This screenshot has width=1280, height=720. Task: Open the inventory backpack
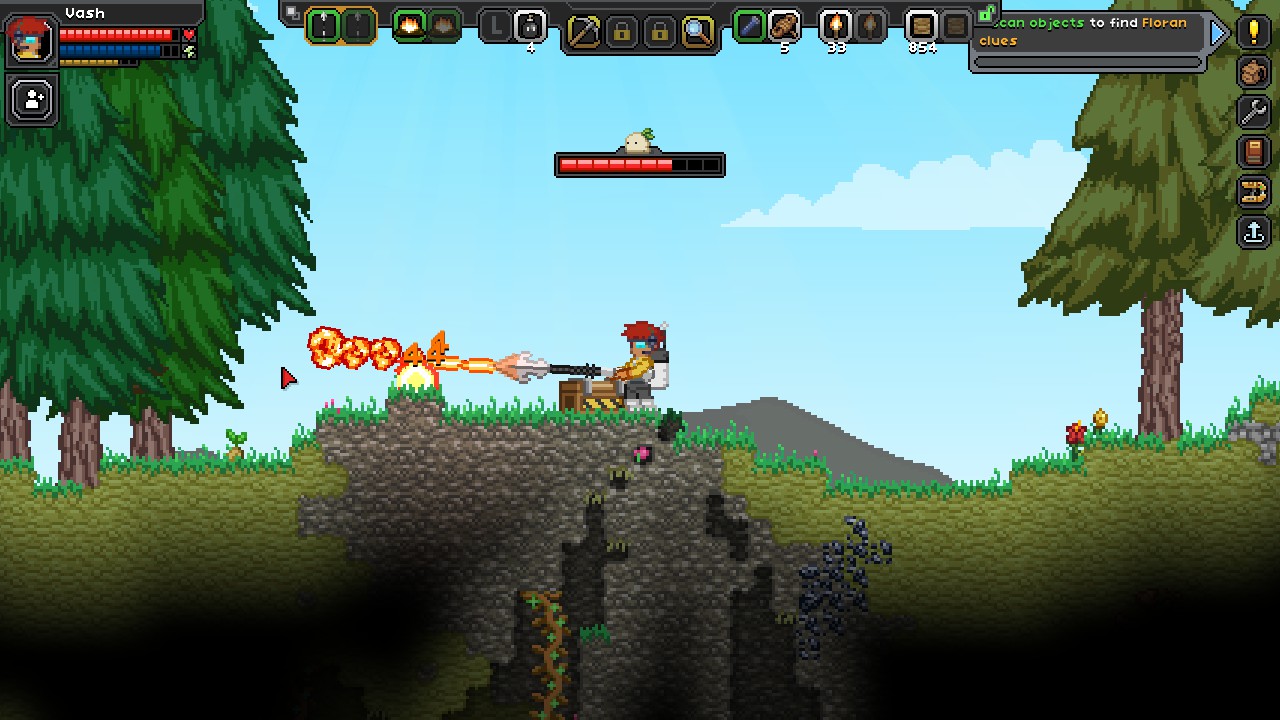click(1253, 72)
